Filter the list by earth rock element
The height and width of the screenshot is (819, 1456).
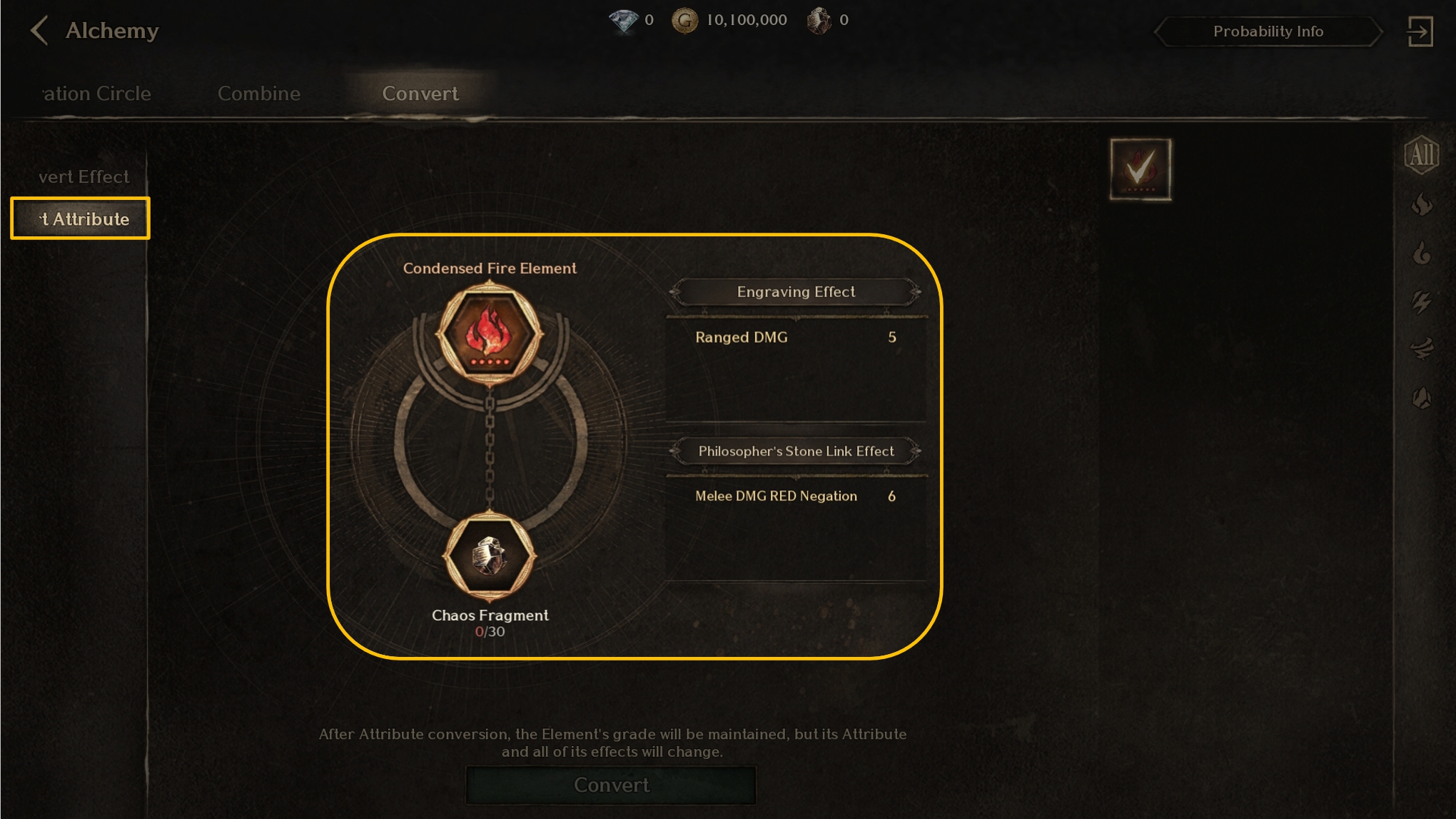click(x=1421, y=398)
